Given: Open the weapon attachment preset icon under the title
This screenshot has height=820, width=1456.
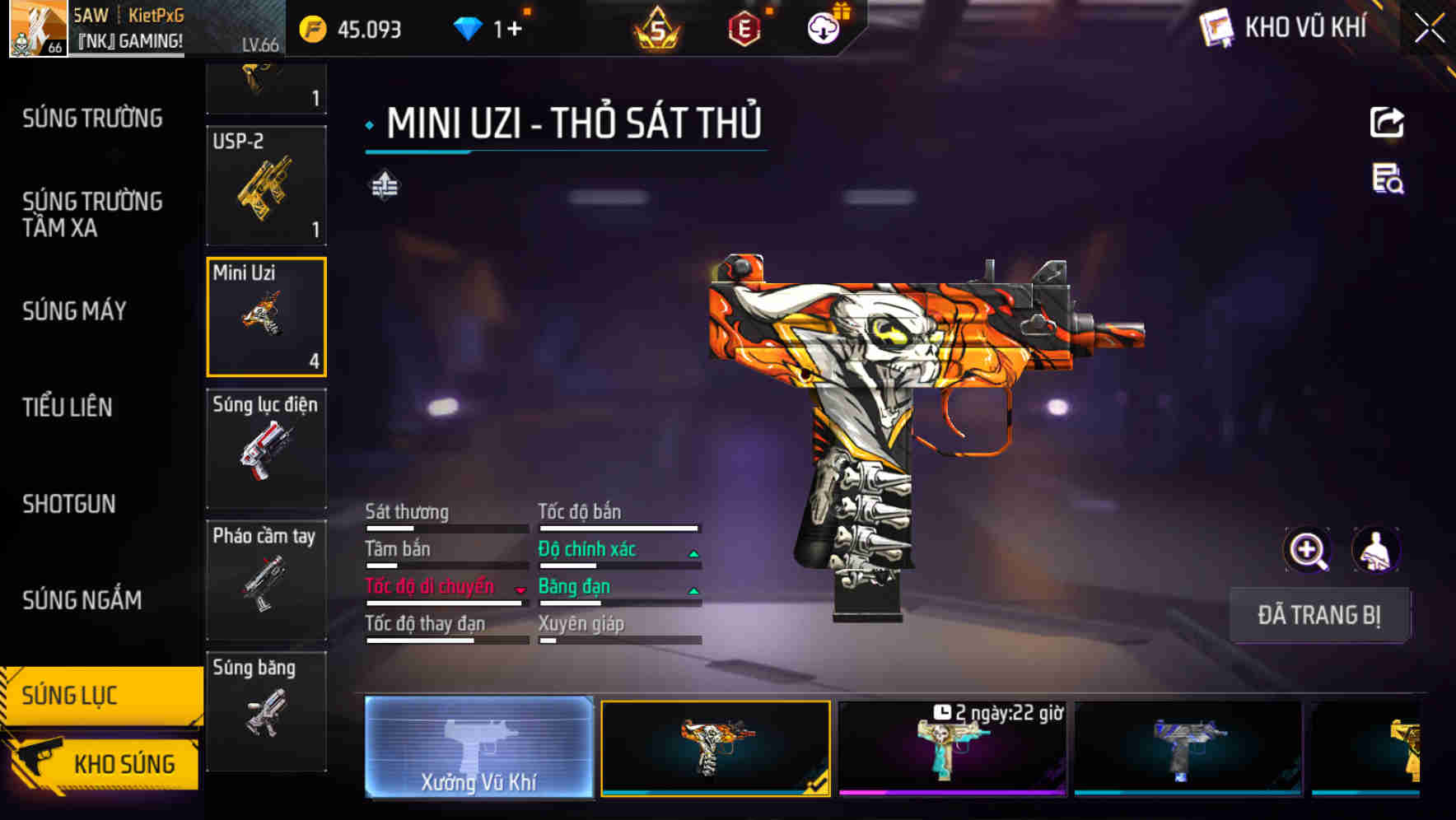Looking at the screenshot, I should tap(385, 186).
